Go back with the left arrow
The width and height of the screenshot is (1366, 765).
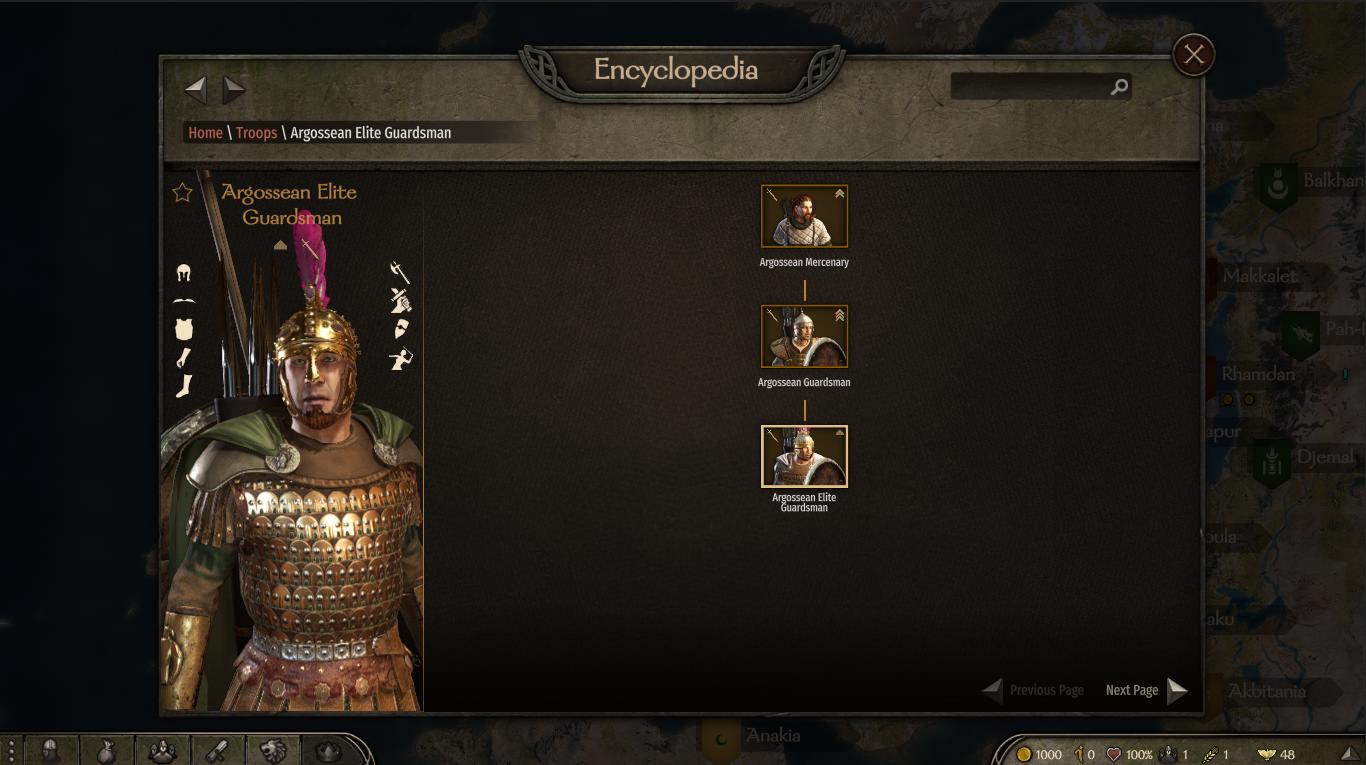[196, 90]
